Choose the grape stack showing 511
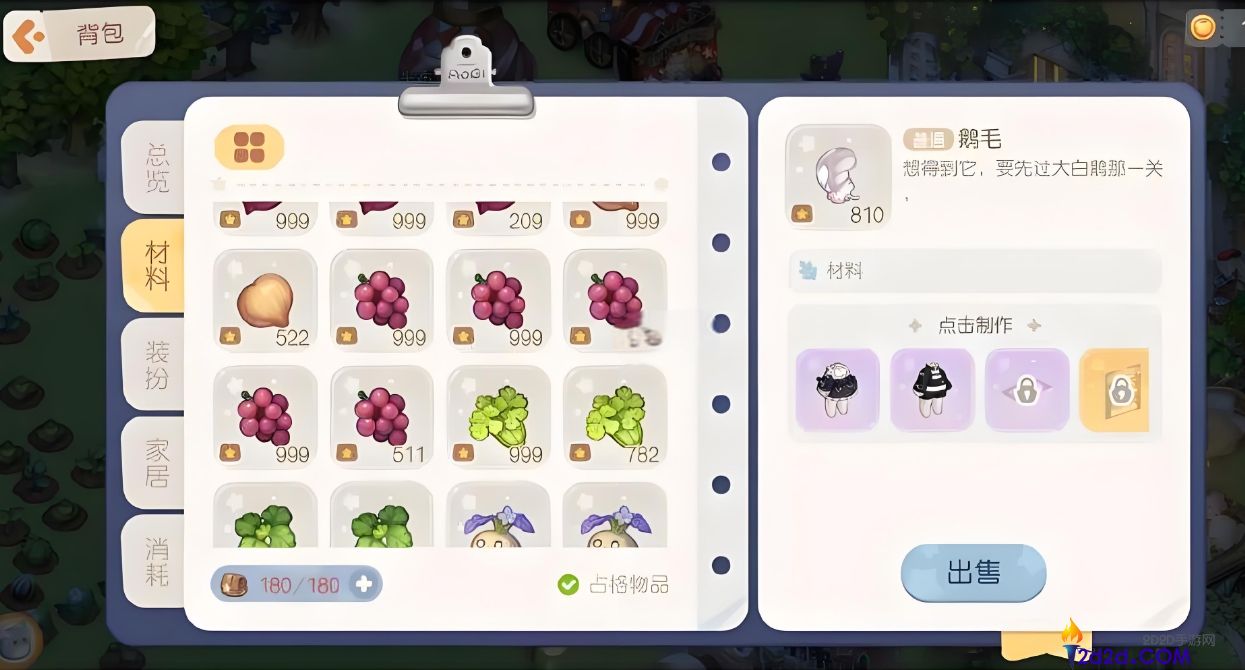Viewport: 1245px width, 670px height. [381, 416]
